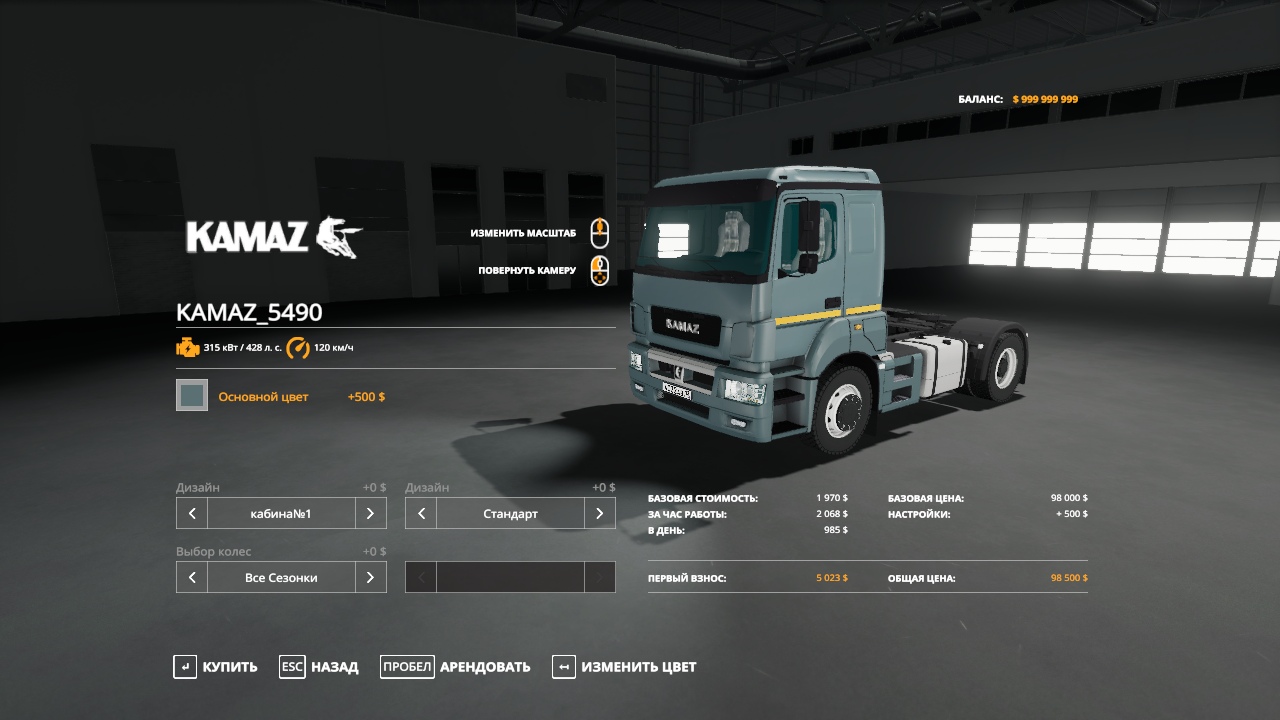Lease the truck via АРЕНДОВАТЬ
The height and width of the screenshot is (720, 1280).
455,667
